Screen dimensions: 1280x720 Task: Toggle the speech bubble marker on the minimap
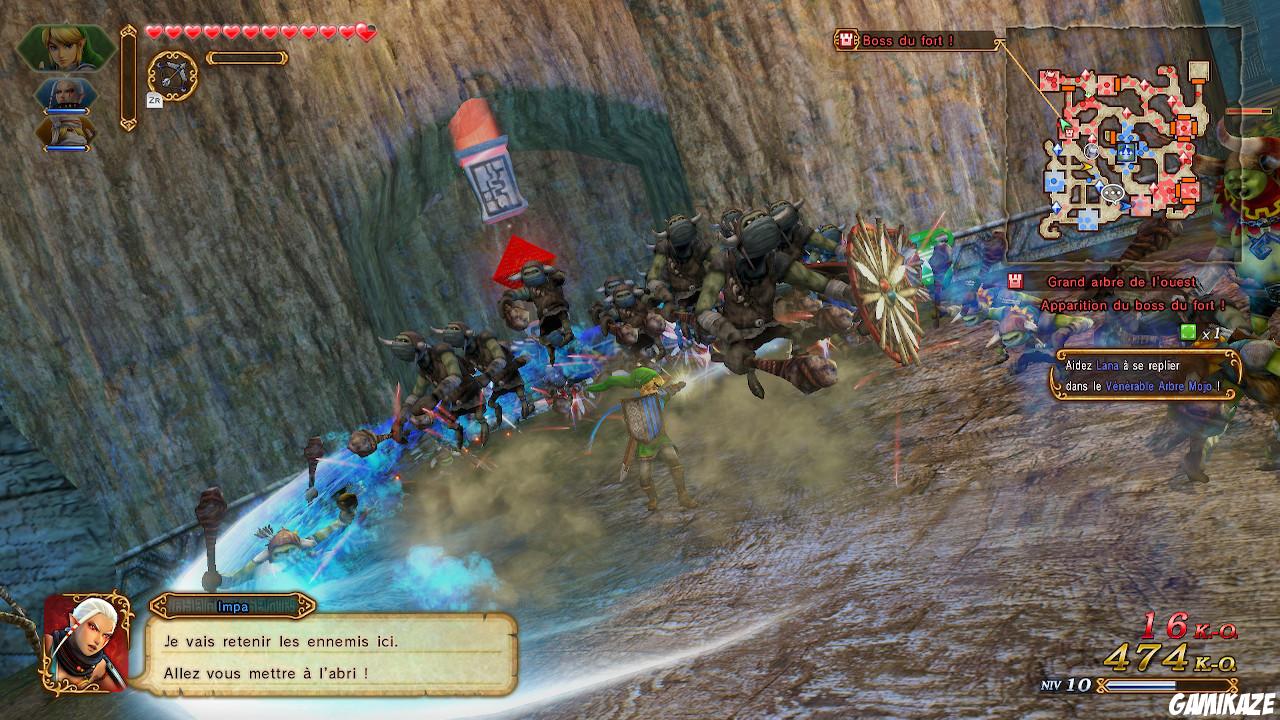point(1113,192)
